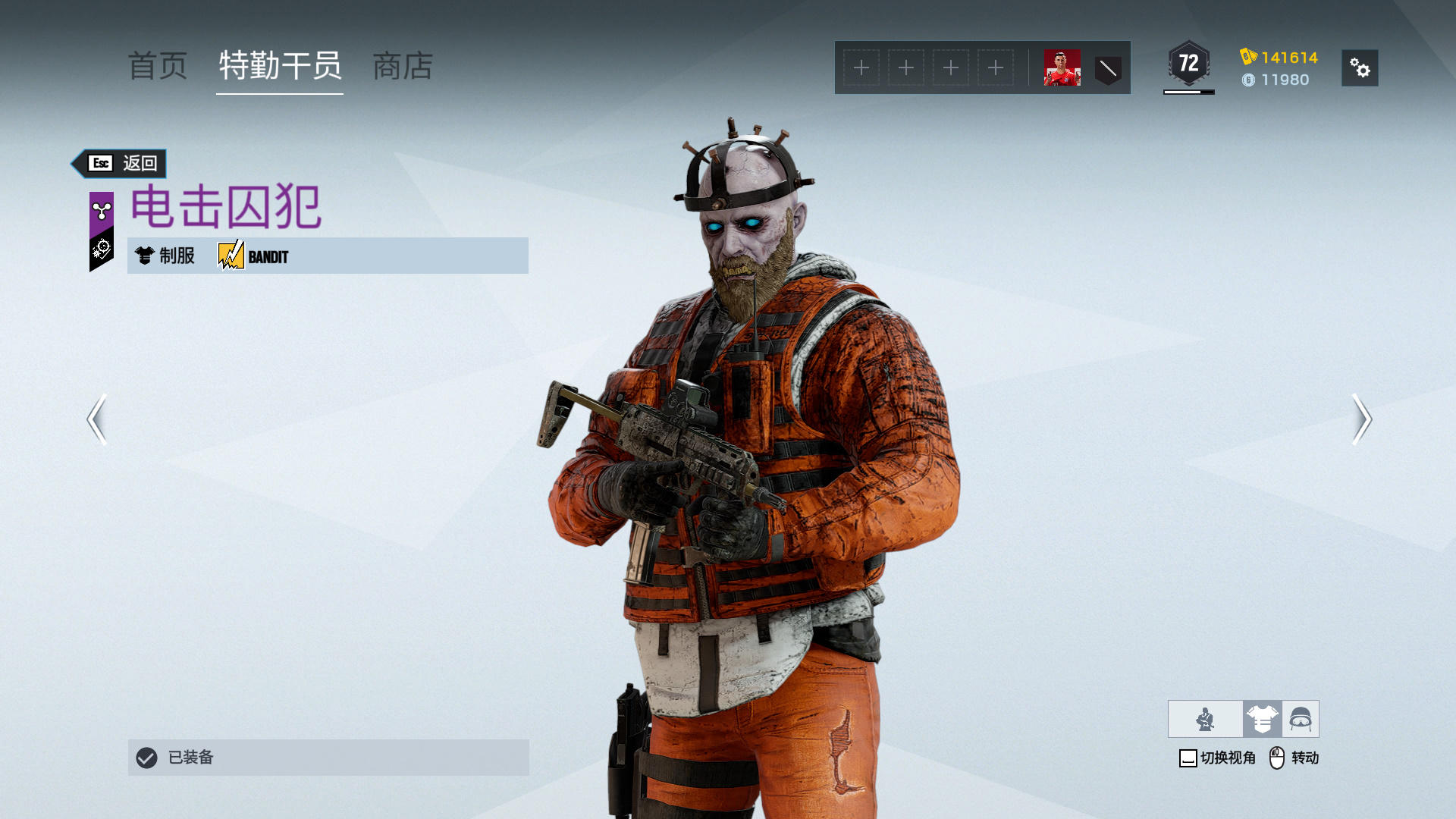Show the next uniform with right arrow
The width and height of the screenshot is (1456, 819).
pyautogui.click(x=1361, y=419)
